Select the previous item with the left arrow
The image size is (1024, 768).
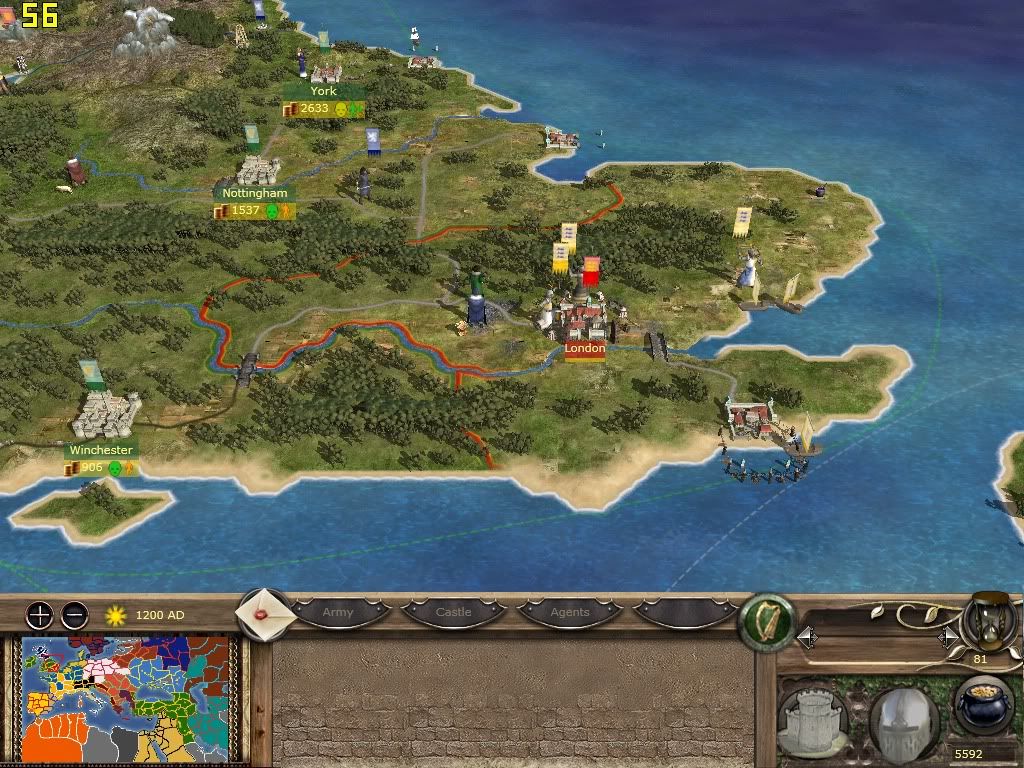806,637
